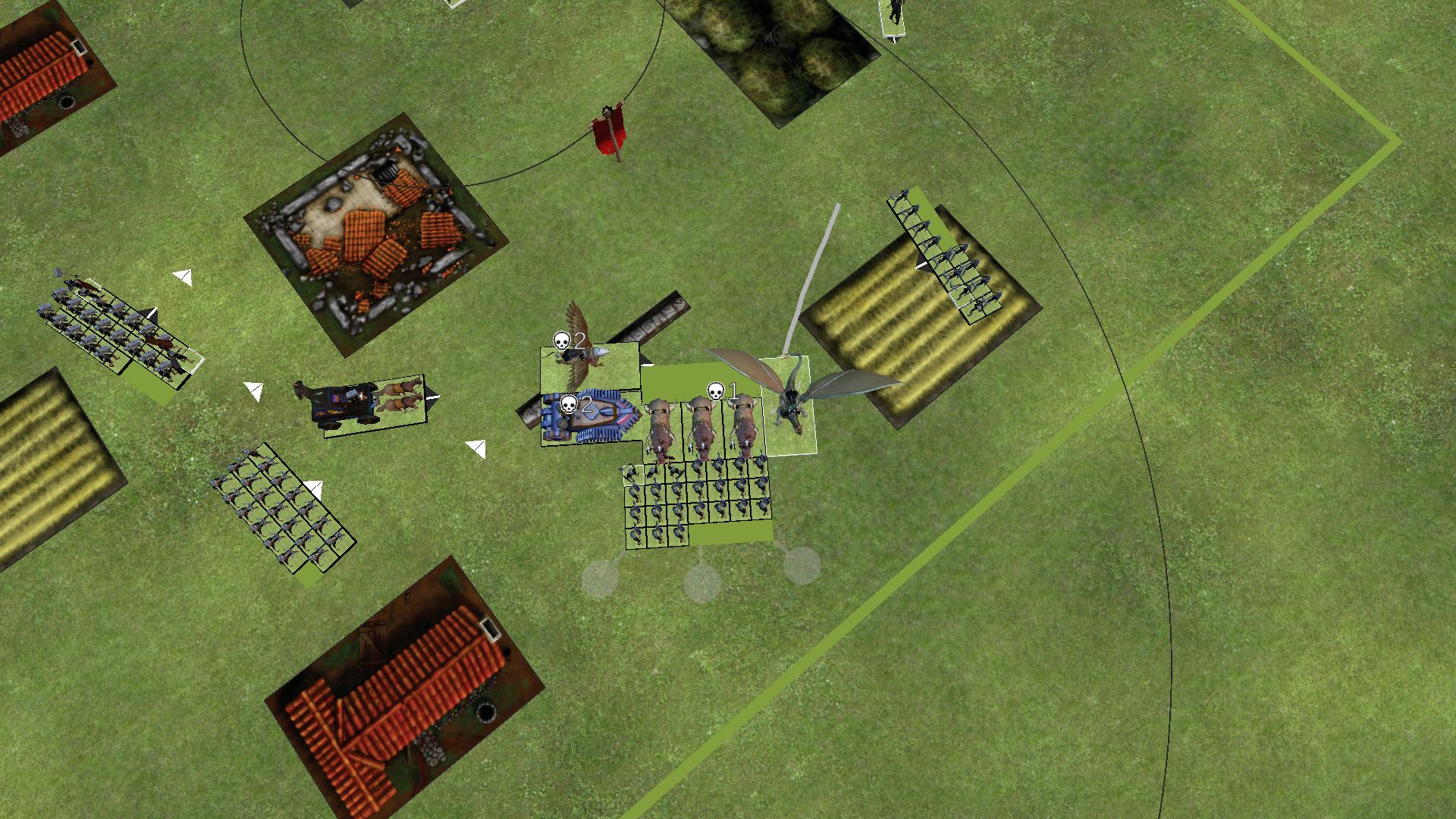Choose the three horned beasts unit
Viewport: 1456px width, 819px height.
click(702, 429)
